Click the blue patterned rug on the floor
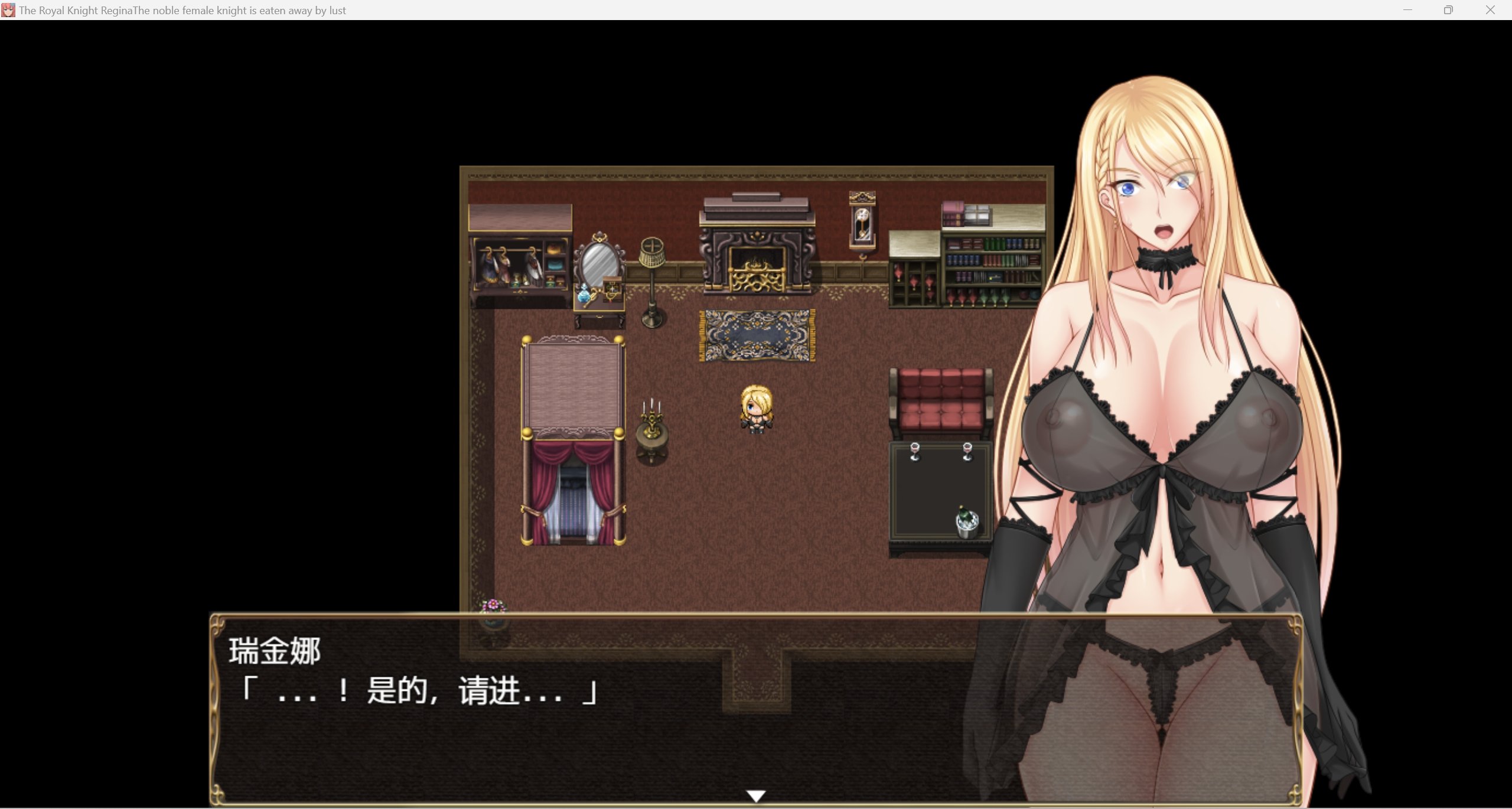The height and width of the screenshot is (809, 1512). [x=755, y=335]
